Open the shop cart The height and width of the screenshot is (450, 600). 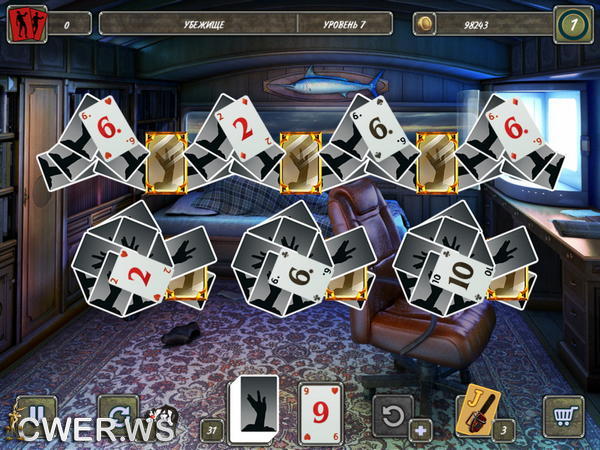tap(563, 415)
